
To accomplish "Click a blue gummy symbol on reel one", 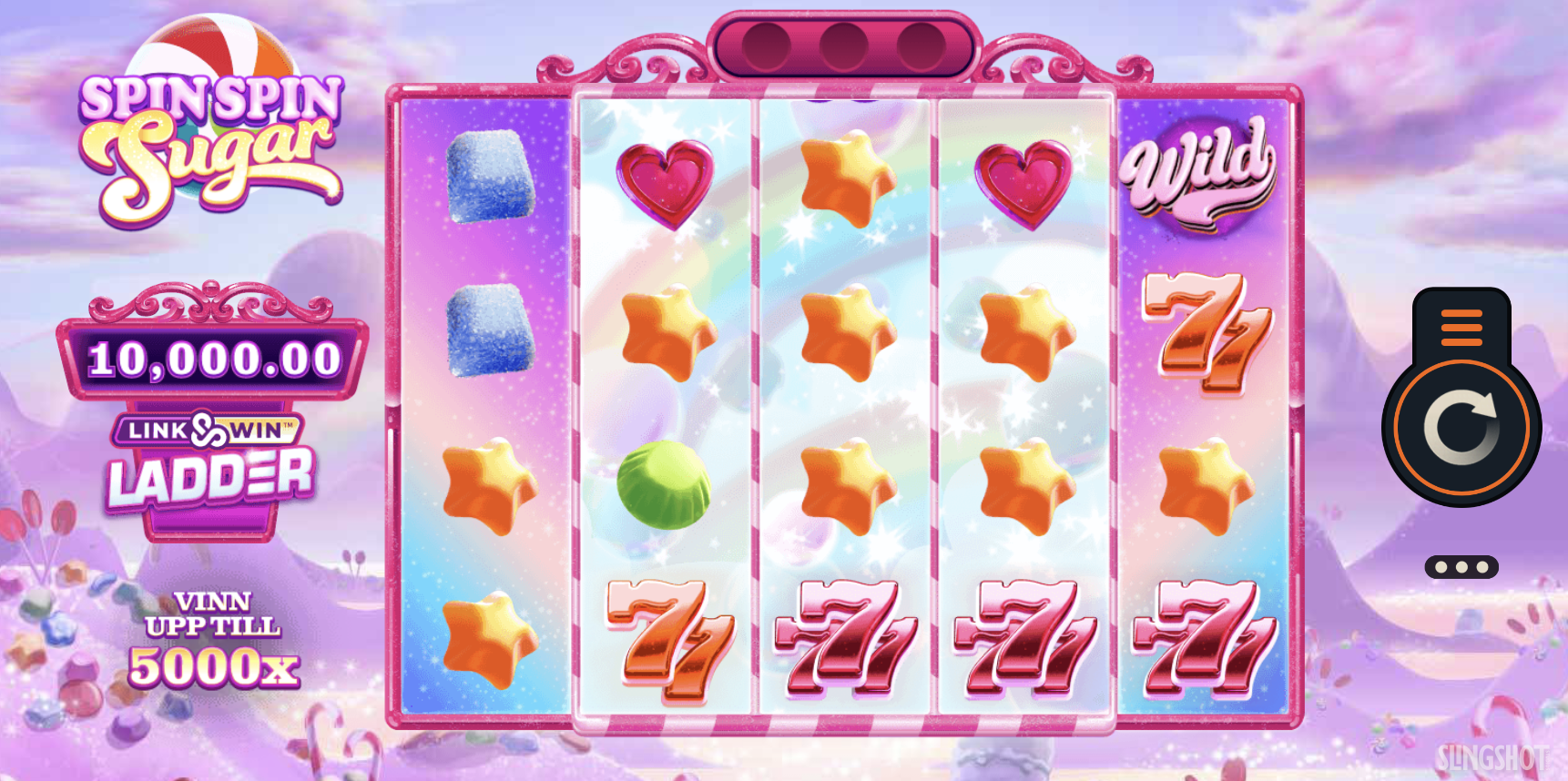I will click(488, 178).
